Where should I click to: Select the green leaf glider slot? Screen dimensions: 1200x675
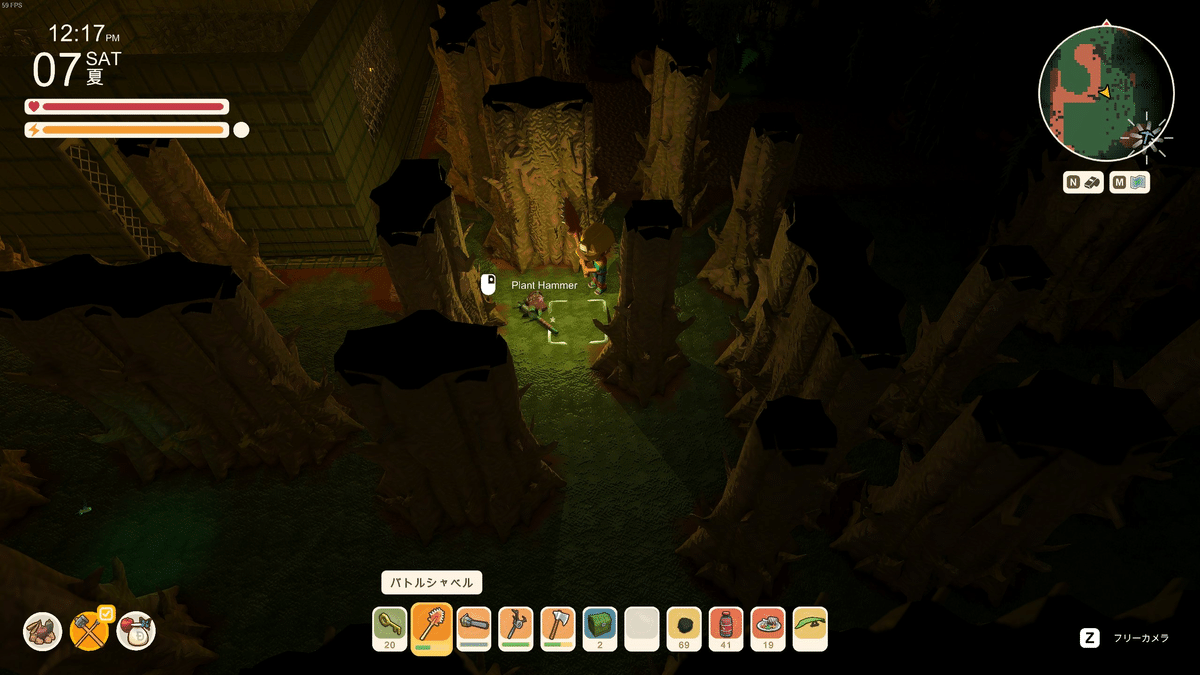[x=810, y=627]
